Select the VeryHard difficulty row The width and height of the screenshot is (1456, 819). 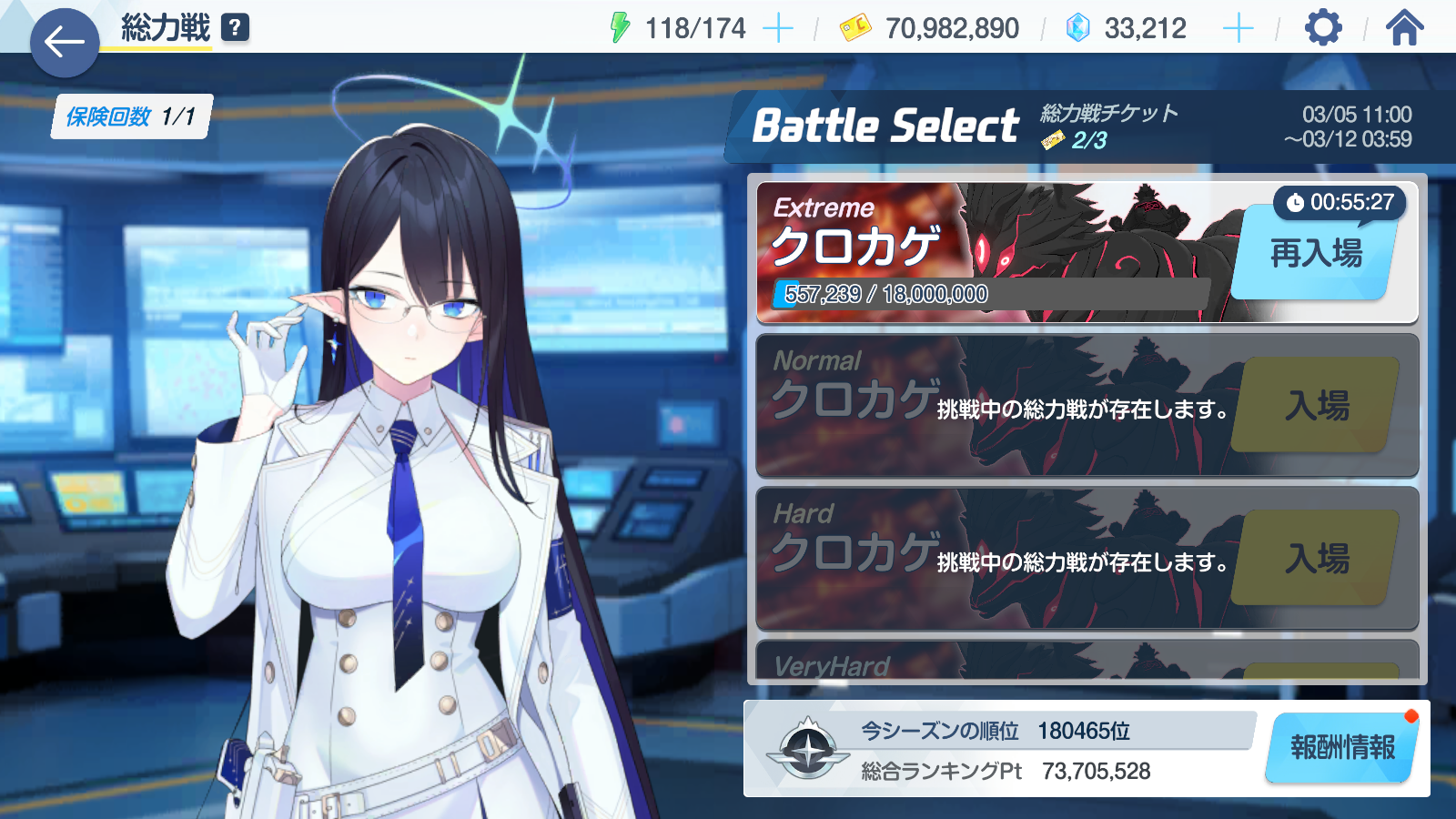1001,662
